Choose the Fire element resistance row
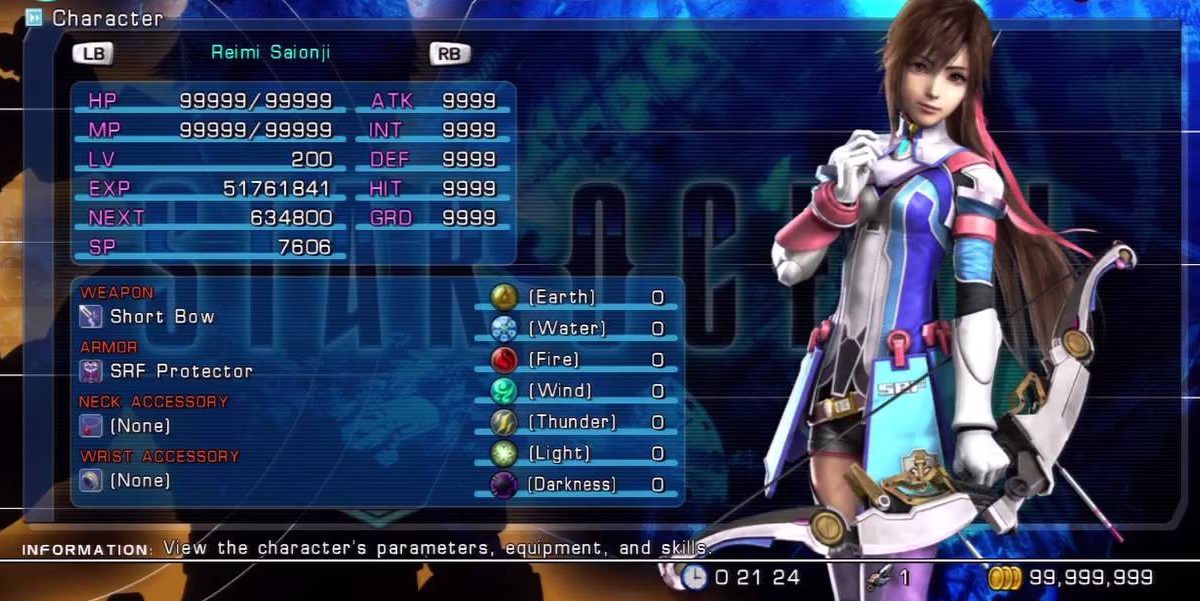Image resolution: width=1200 pixels, height=601 pixels. click(x=580, y=359)
